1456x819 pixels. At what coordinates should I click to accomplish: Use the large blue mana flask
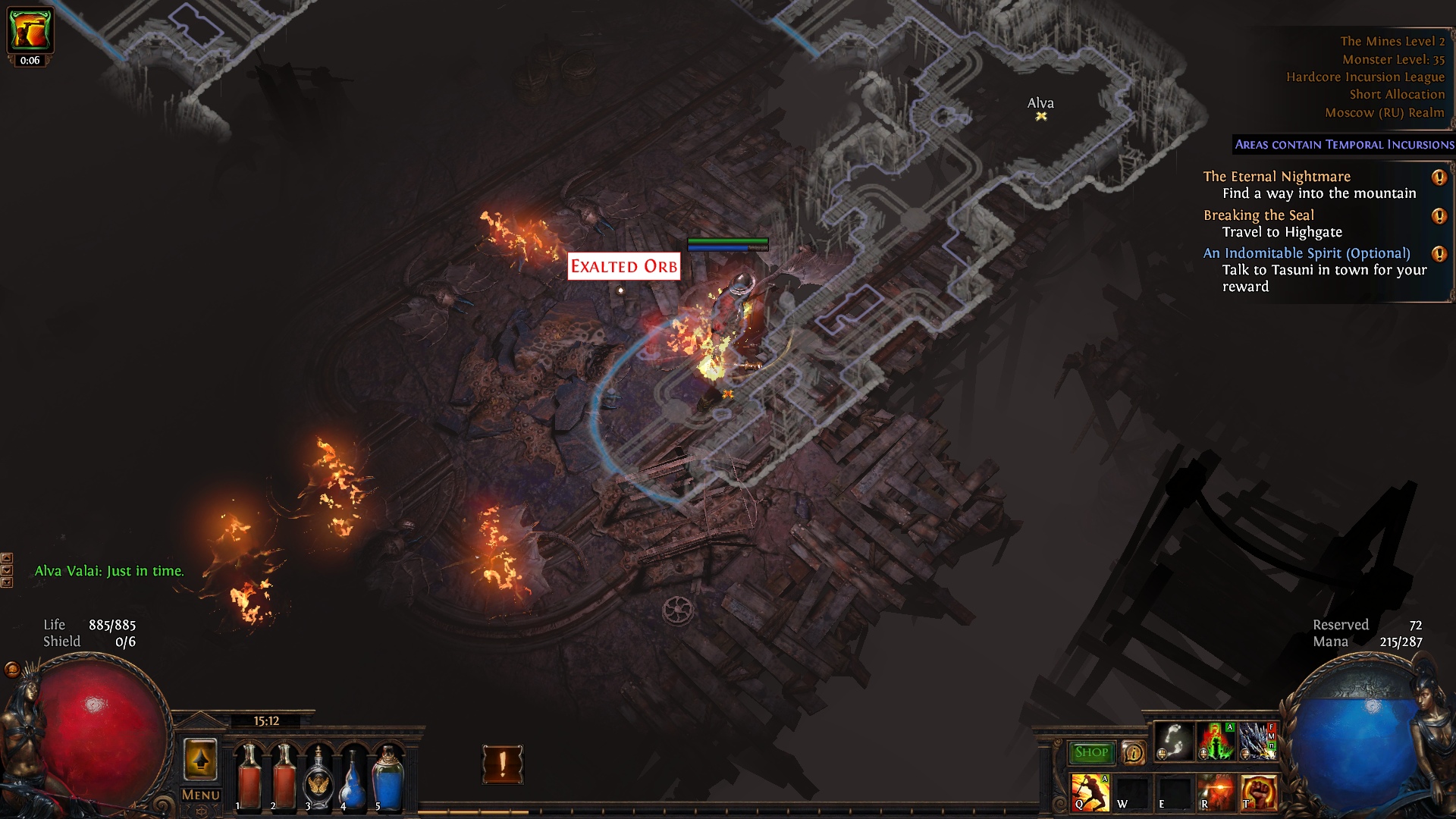pos(388,778)
